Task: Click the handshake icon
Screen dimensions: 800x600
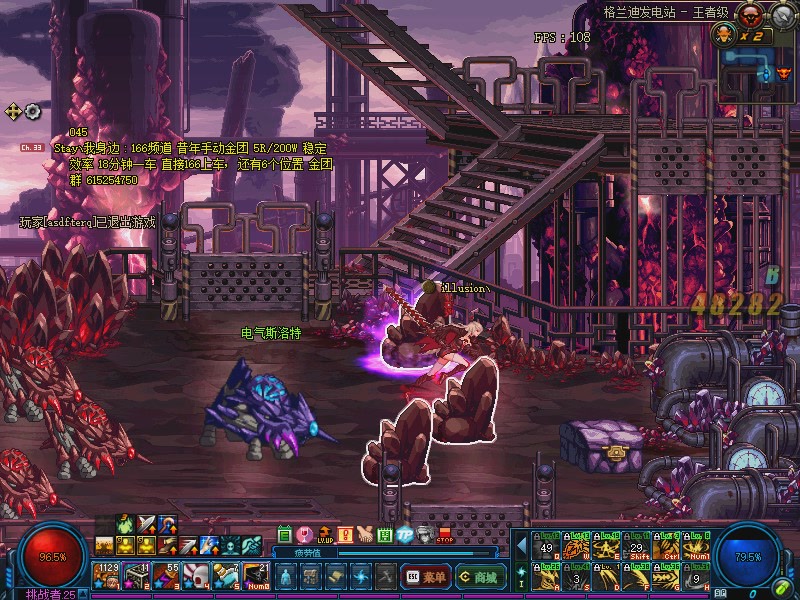Action: pos(365,535)
